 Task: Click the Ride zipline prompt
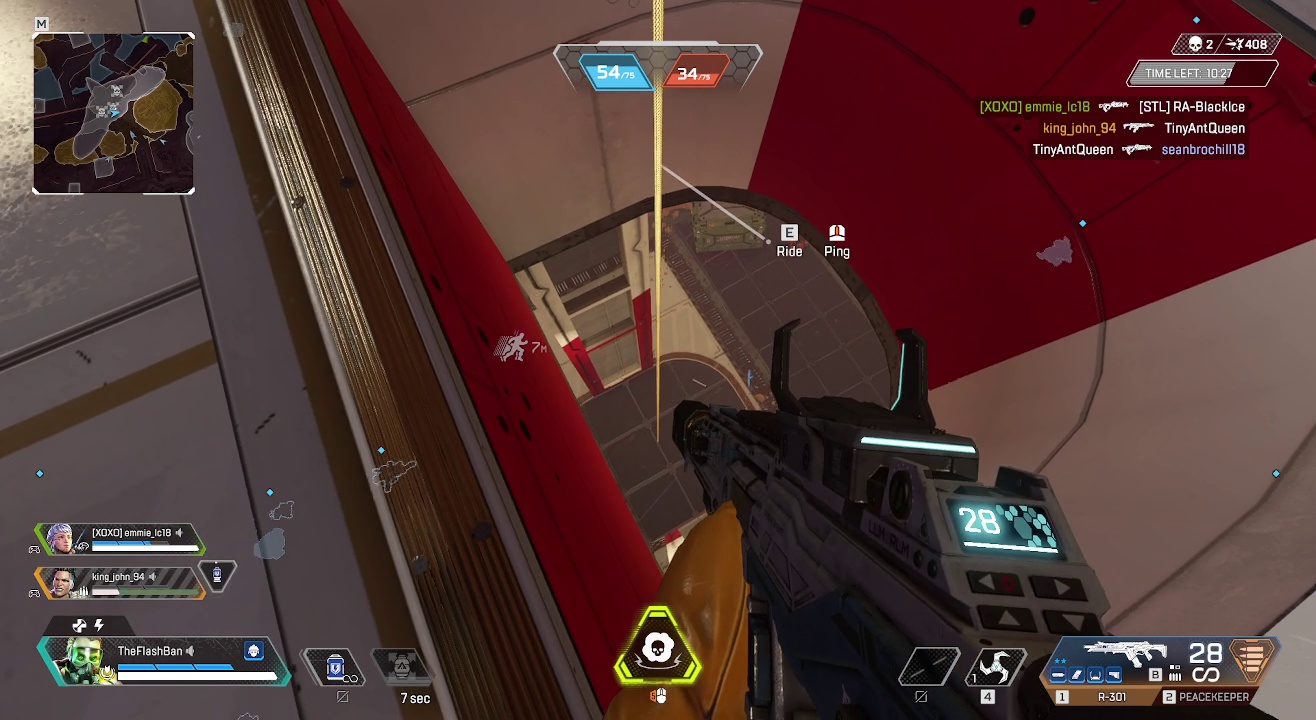[789, 241]
